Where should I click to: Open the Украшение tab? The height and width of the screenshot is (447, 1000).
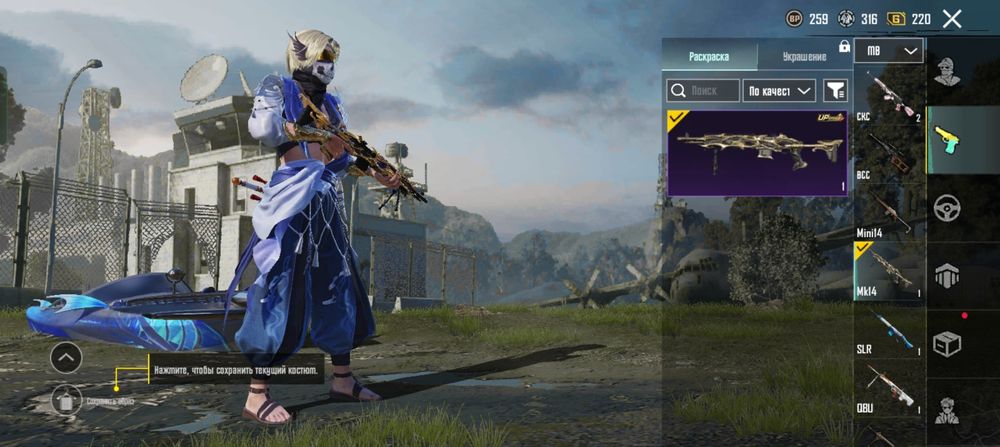(x=804, y=56)
